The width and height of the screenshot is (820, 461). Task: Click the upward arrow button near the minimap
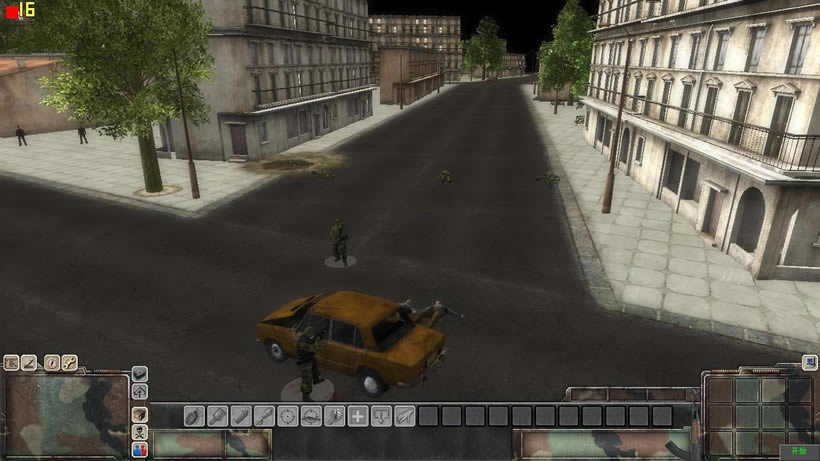pyautogui.click(x=139, y=391)
